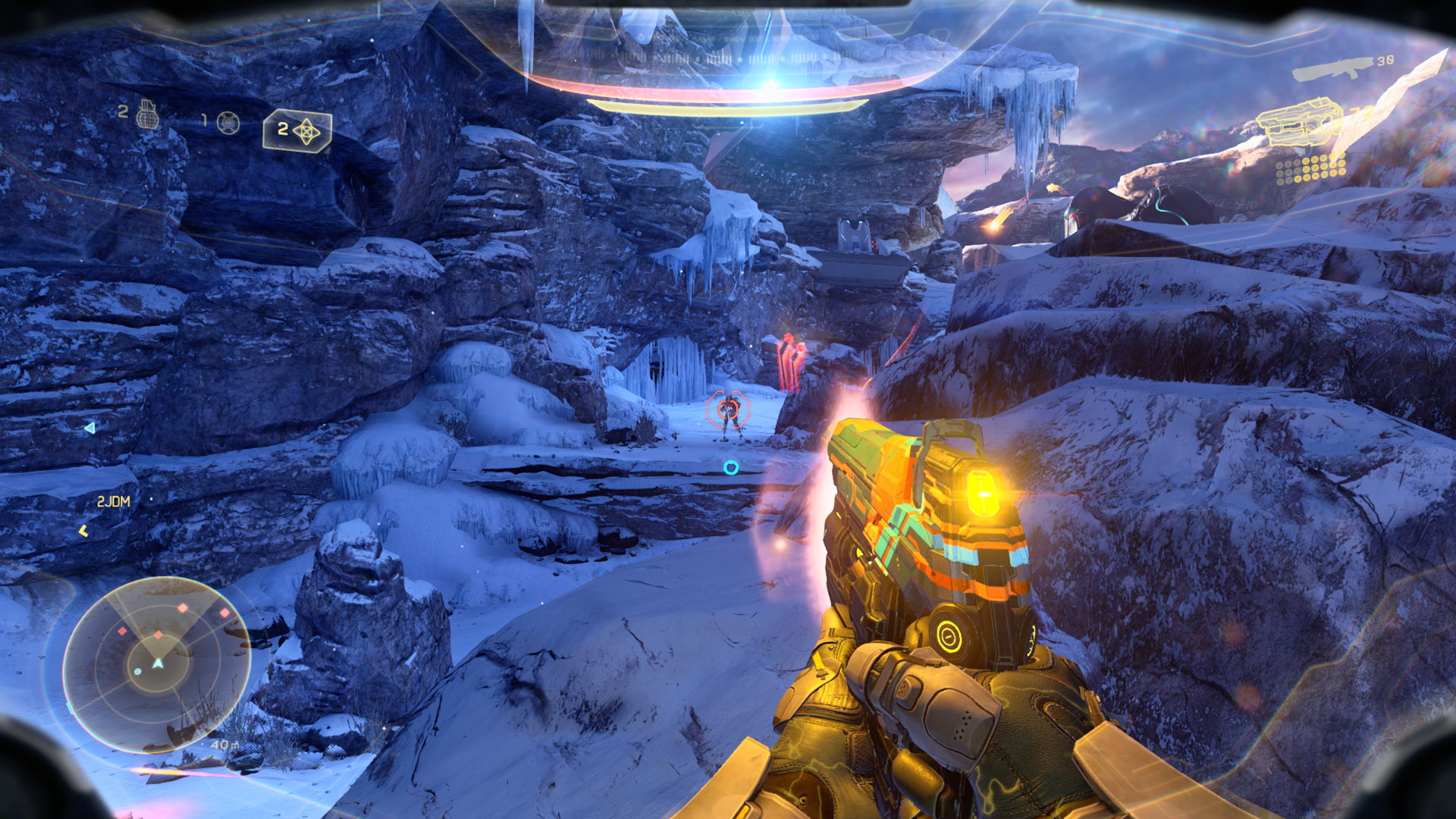Open the circular motion tracker radar

(157, 664)
